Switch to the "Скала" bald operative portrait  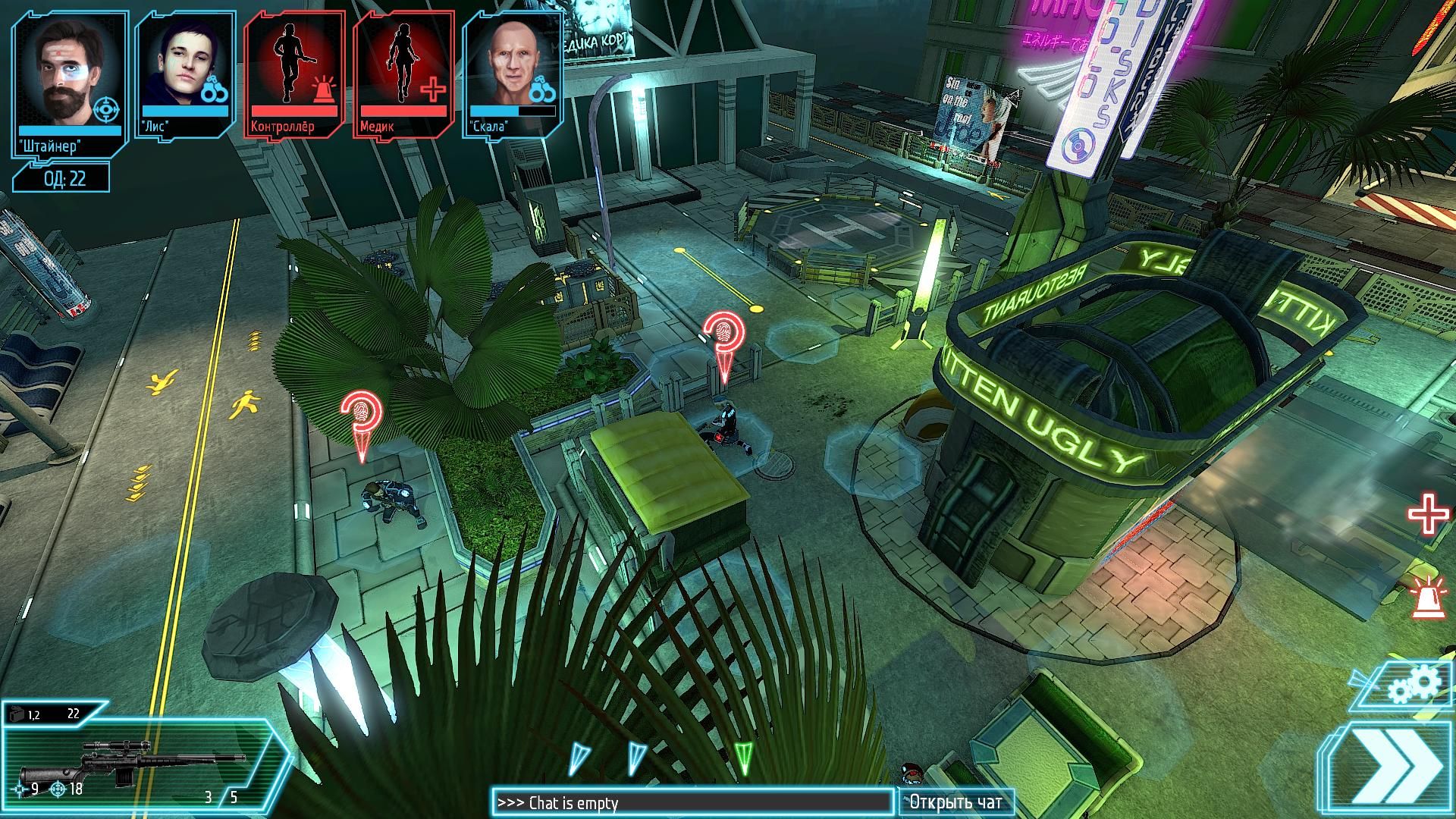512,74
